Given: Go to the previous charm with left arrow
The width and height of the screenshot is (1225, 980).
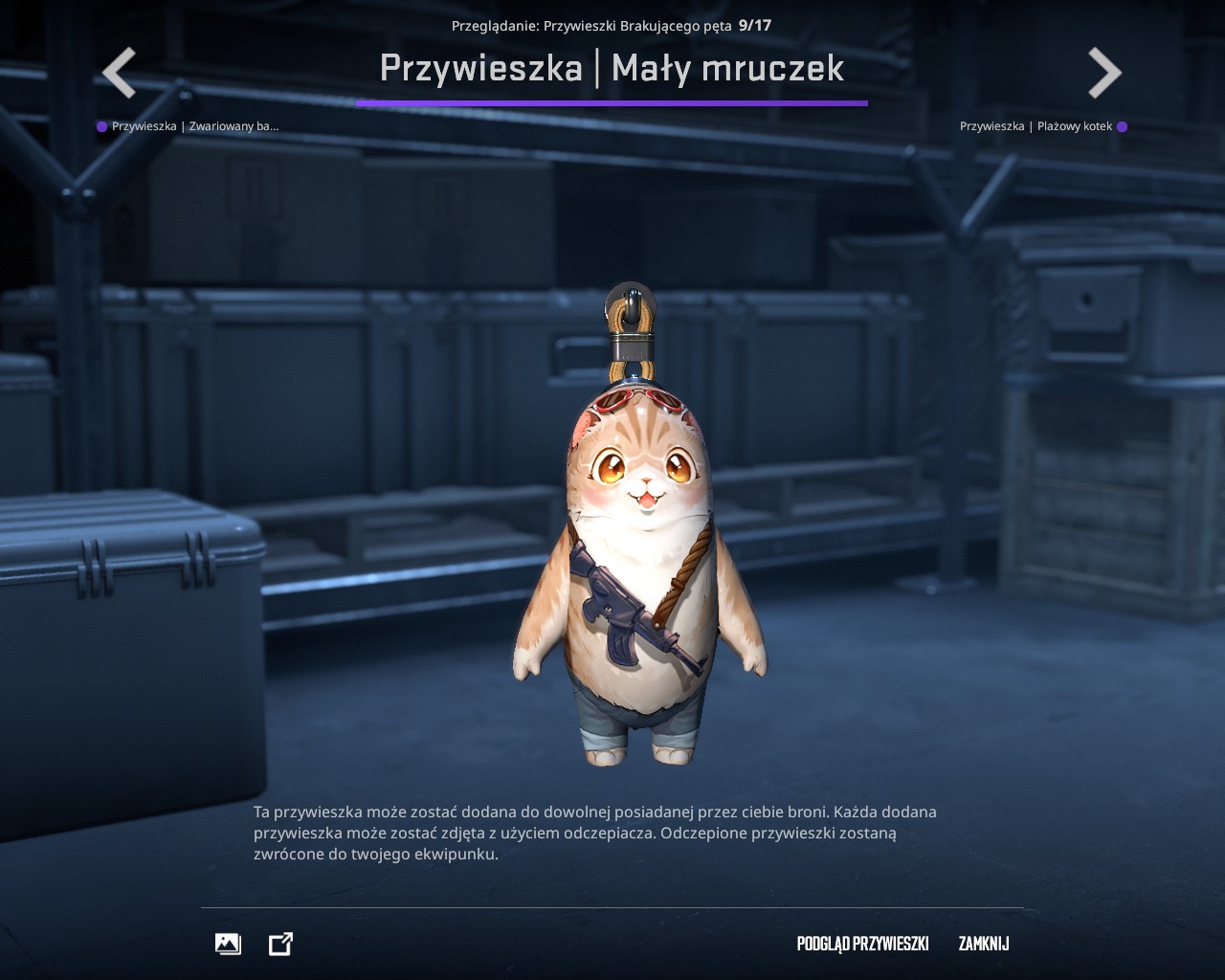Looking at the screenshot, I should [120, 73].
